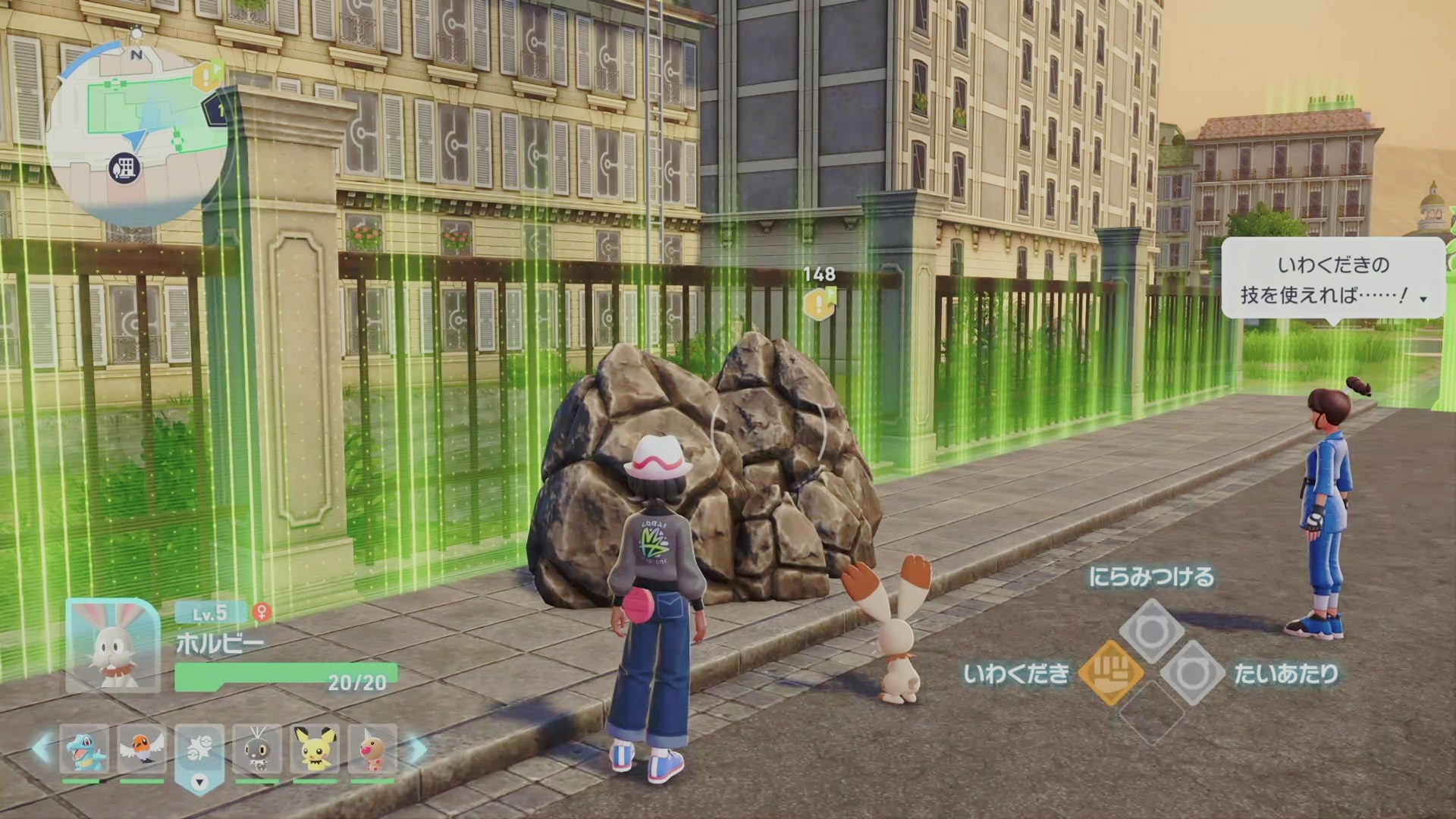Image resolution: width=1456 pixels, height=819 pixels.
Task: Select Totodile in the party bar
Action: click(83, 749)
